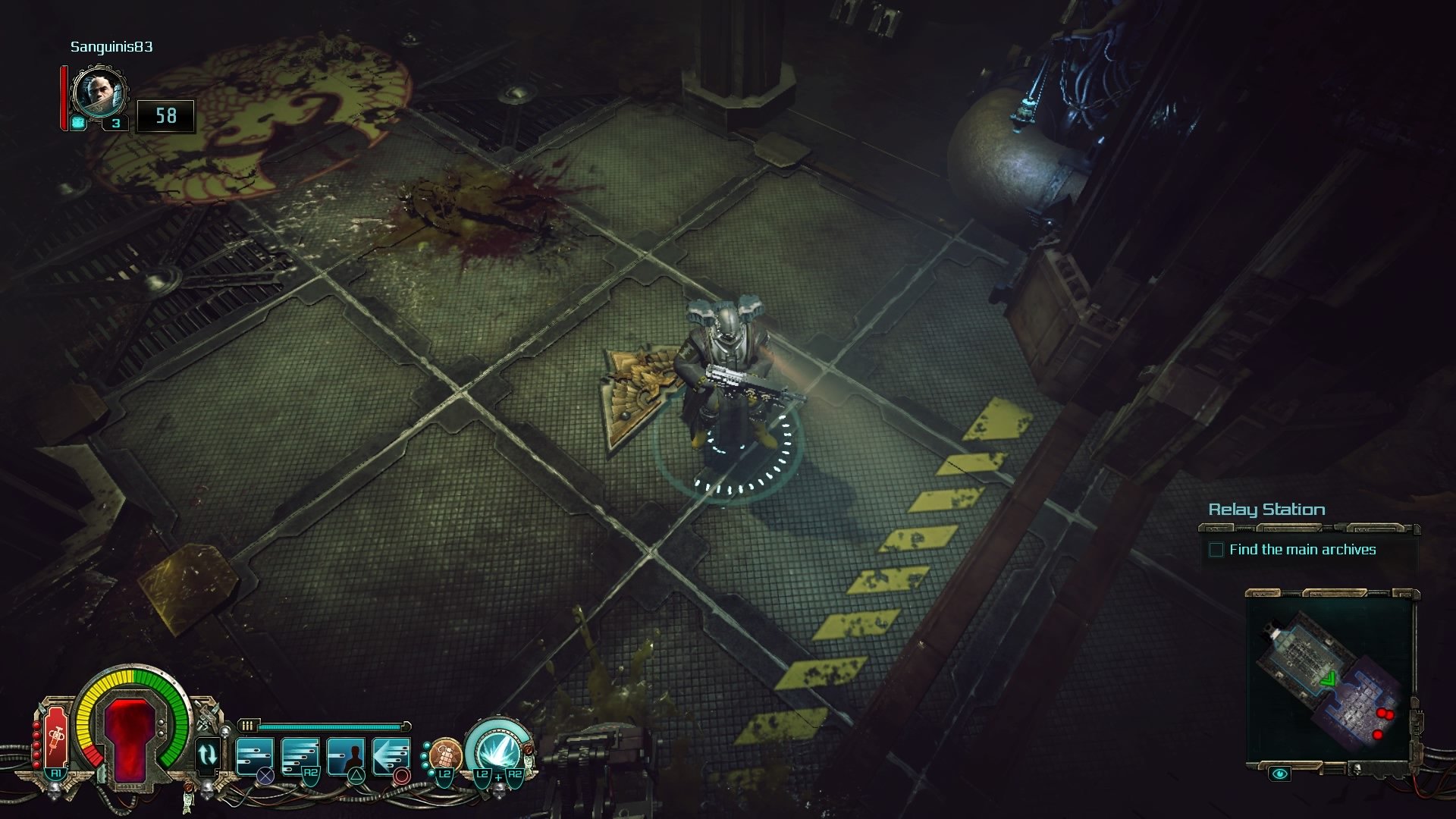
Task: Click the credits counter showing 58
Action: tap(165, 116)
